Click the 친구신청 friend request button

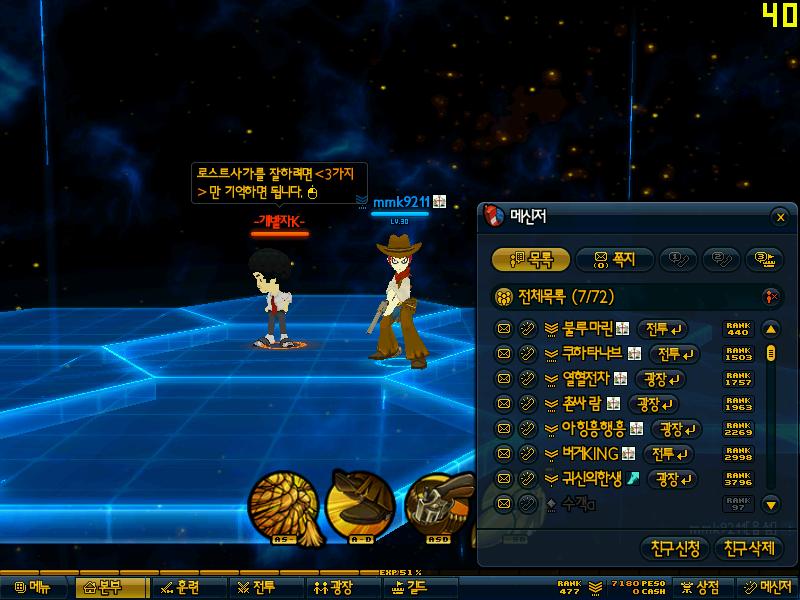(675, 548)
